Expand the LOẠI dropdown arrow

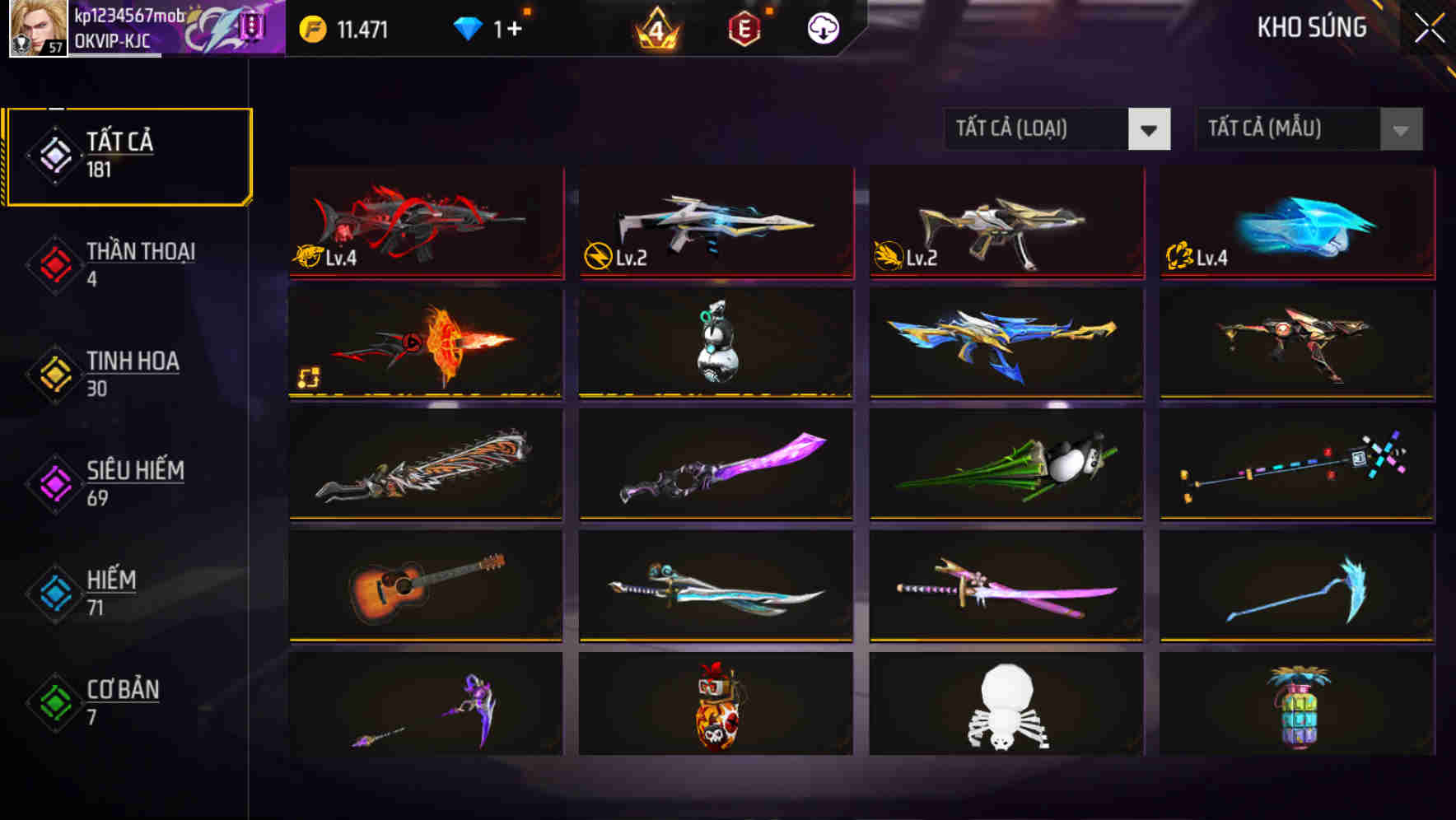coord(1150,129)
